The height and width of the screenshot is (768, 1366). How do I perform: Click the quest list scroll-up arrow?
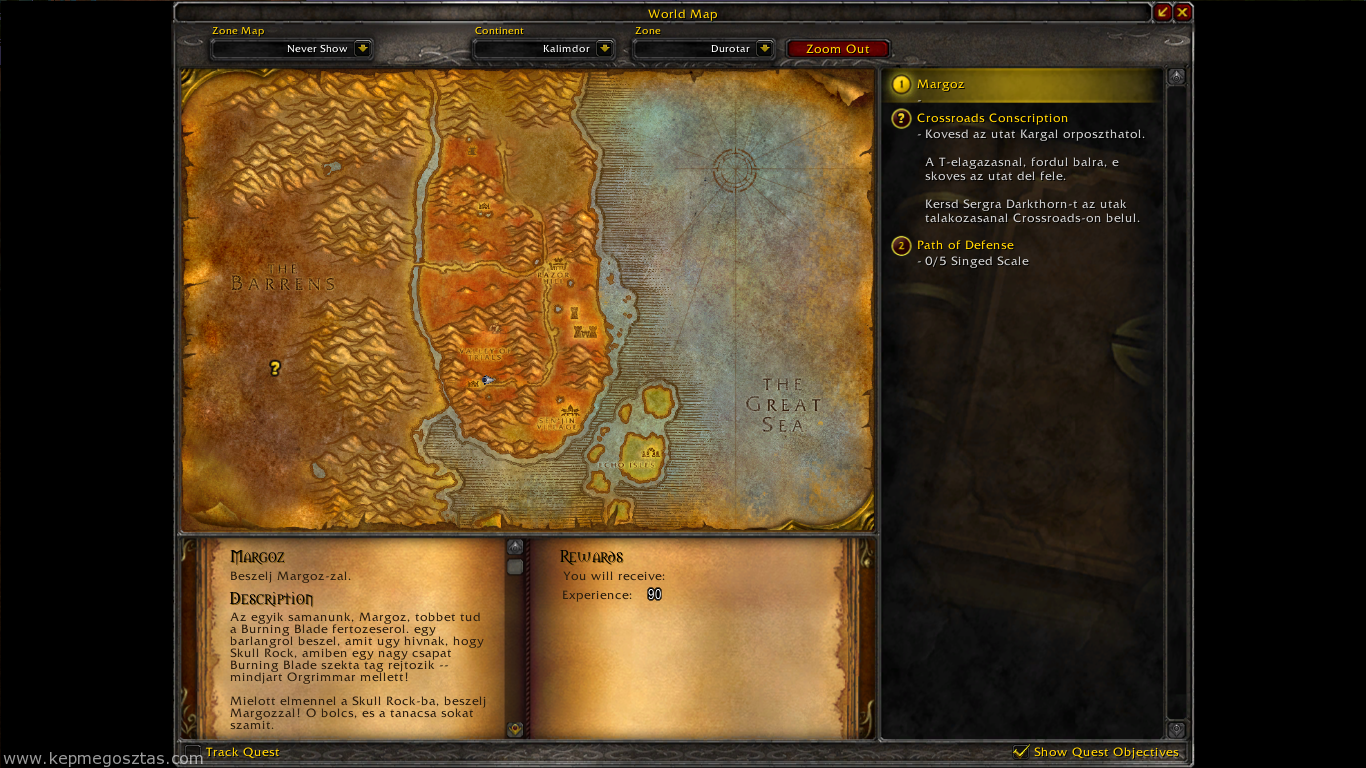tap(1177, 77)
